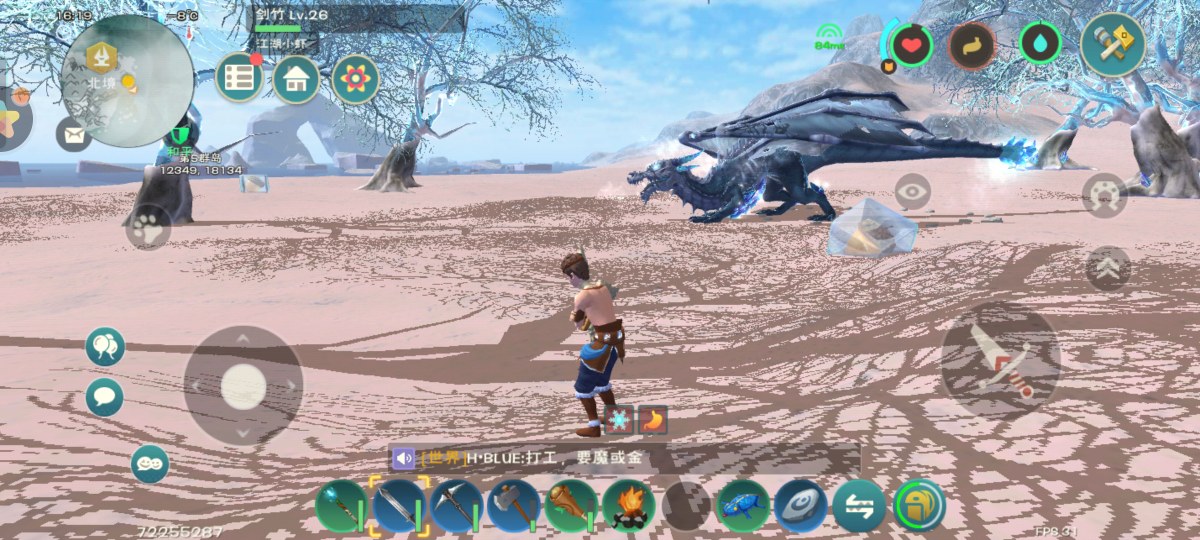1200x540 pixels.
Task: Open the flower icon menu
Action: pyautogui.click(x=355, y=78)
